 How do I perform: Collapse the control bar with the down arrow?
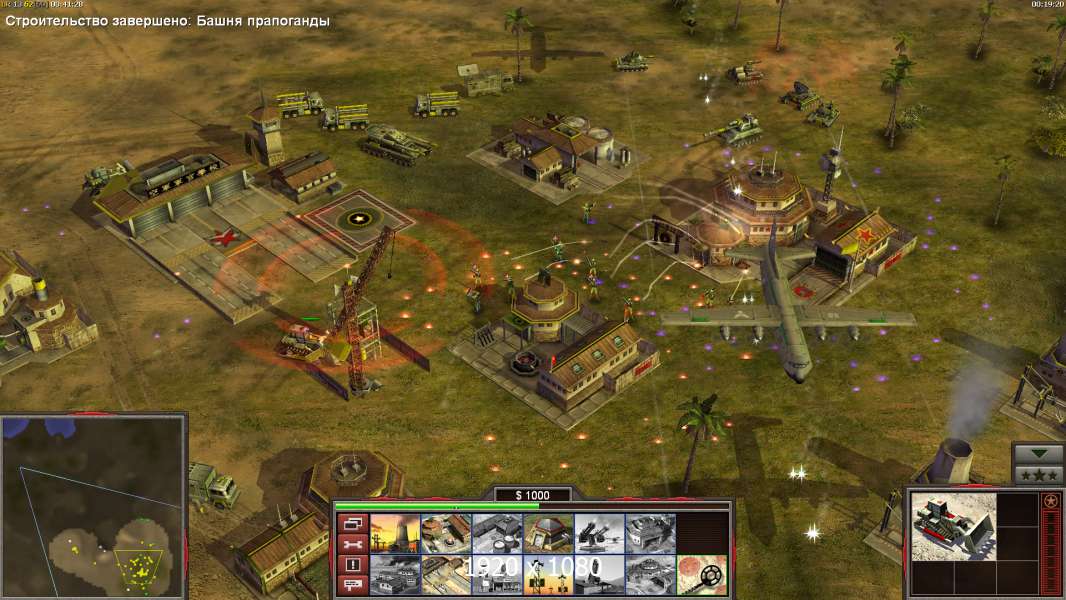click(x=1038, y=453)
